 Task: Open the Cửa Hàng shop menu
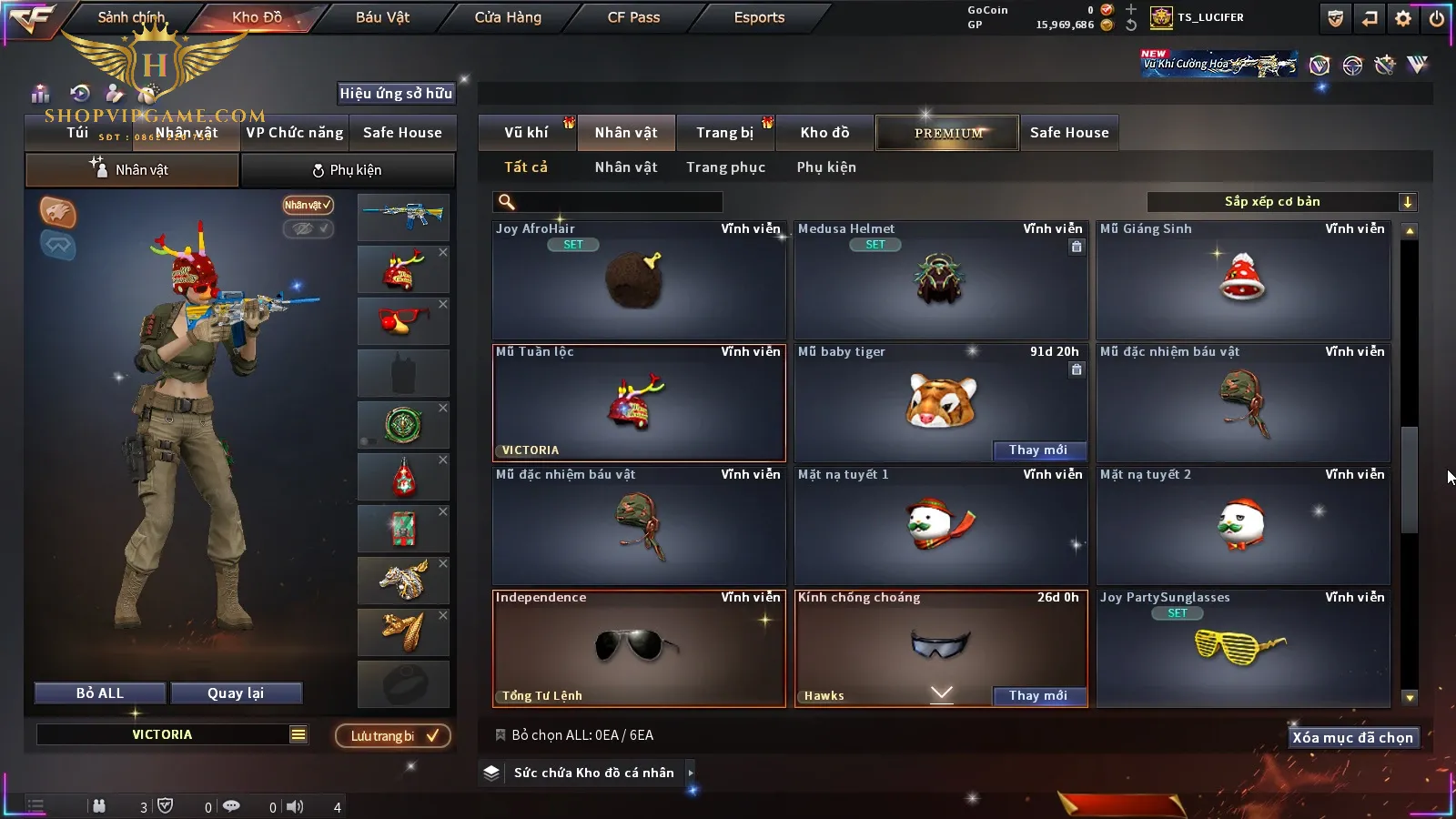point(508,17)
